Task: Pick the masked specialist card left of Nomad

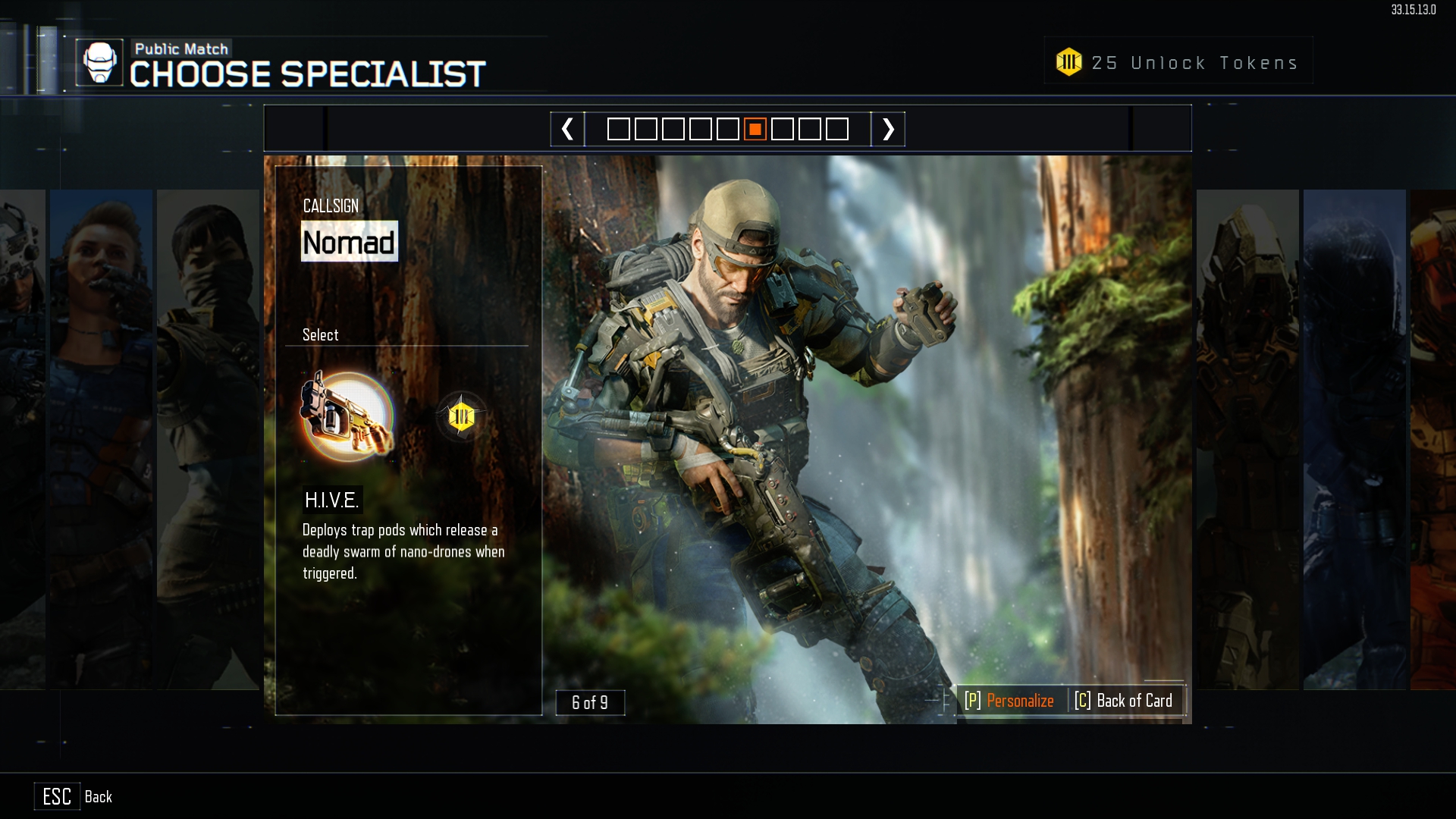Action: pos(207,438)
